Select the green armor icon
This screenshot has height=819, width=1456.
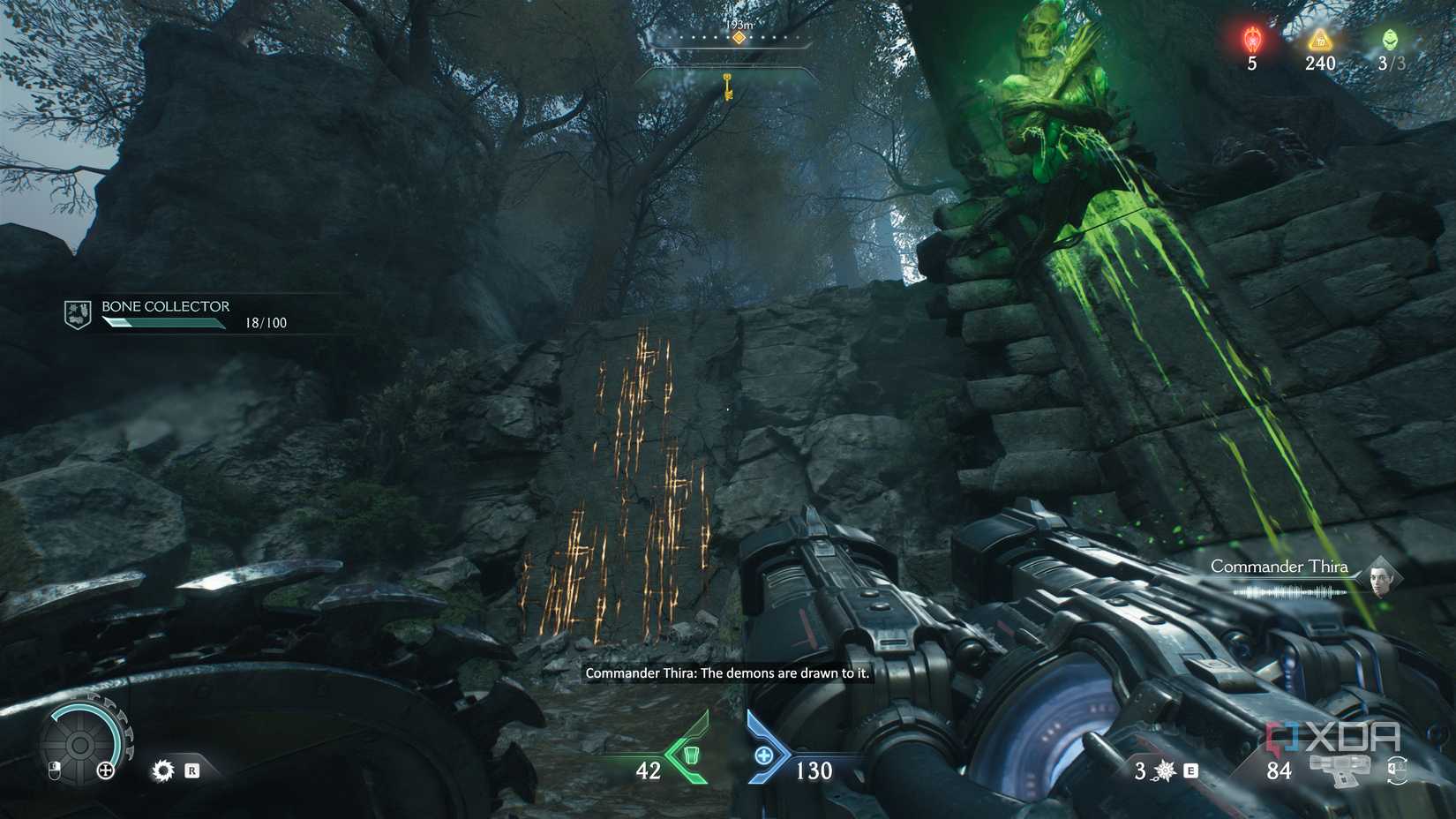(x=690, y=755)
